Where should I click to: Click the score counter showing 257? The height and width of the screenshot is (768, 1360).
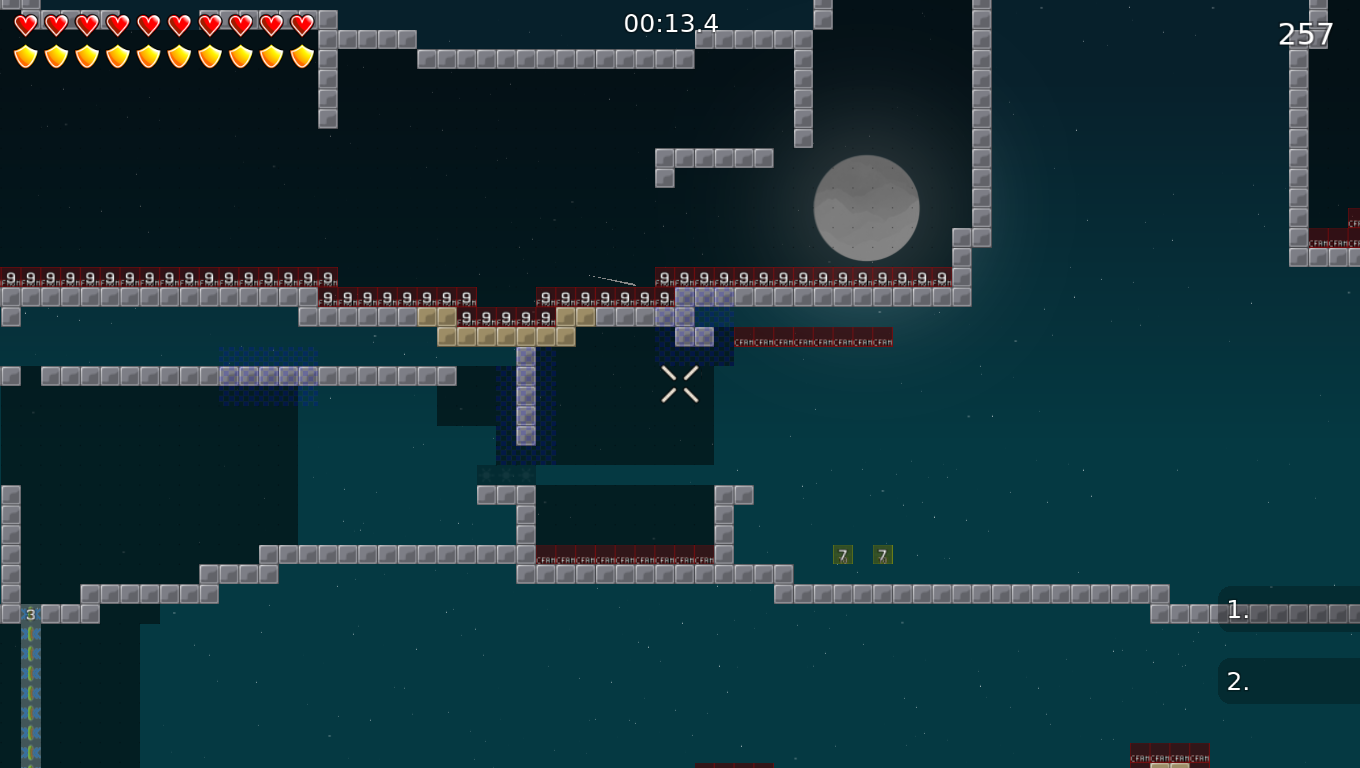point(1305,34)
